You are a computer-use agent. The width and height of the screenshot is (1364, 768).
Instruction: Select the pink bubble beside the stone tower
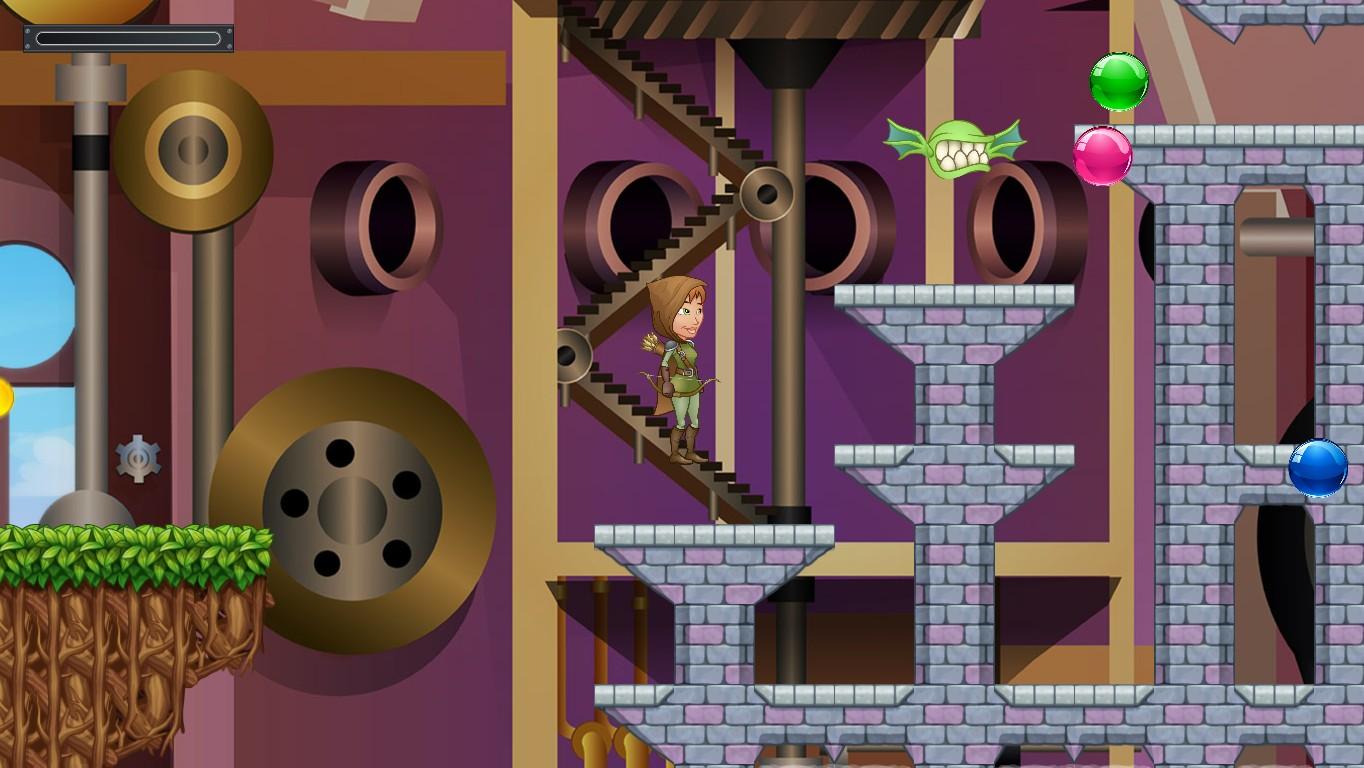coord(1102,156)
